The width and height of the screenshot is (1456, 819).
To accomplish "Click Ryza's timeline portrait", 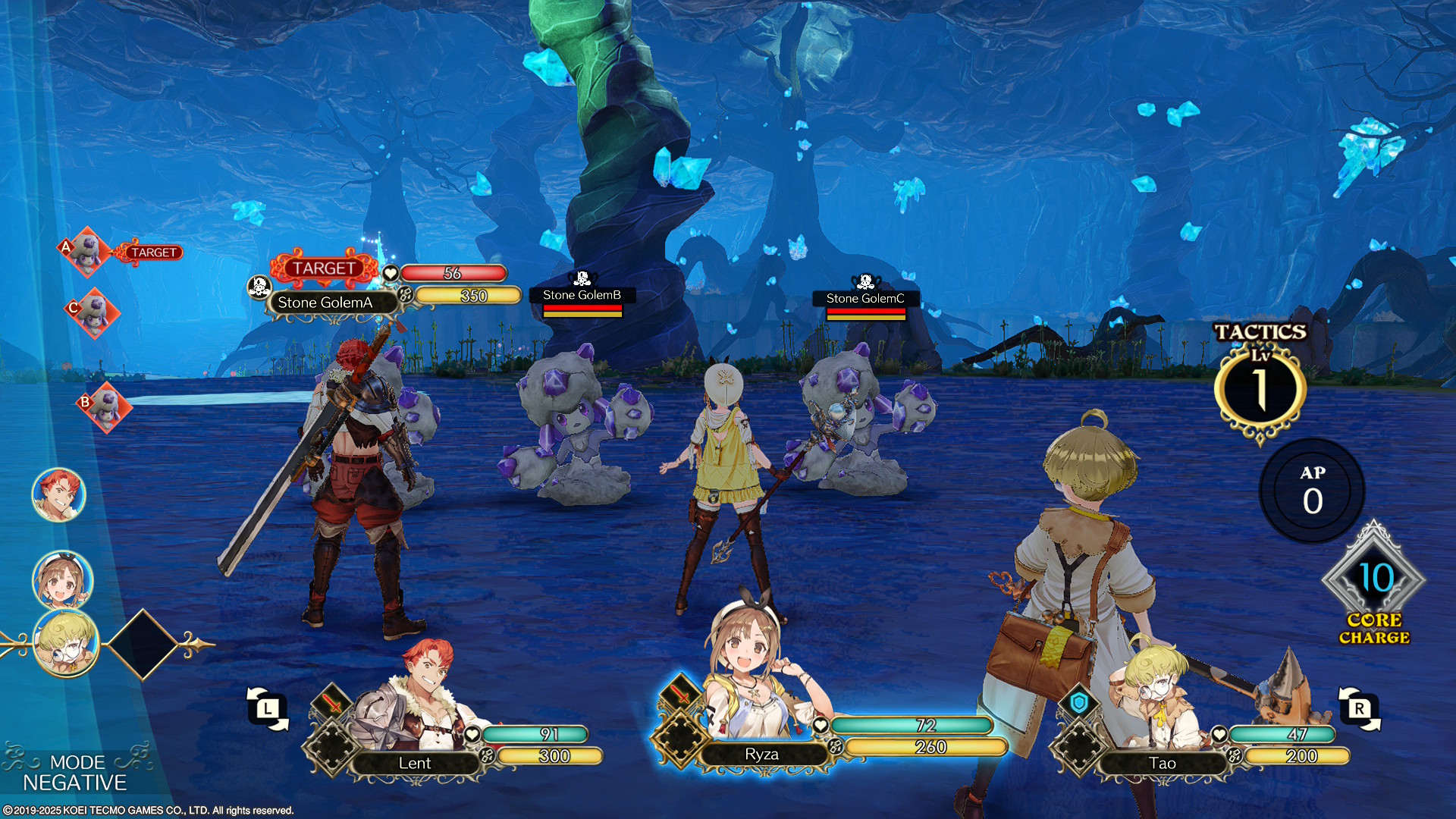I will coord(62,580).
